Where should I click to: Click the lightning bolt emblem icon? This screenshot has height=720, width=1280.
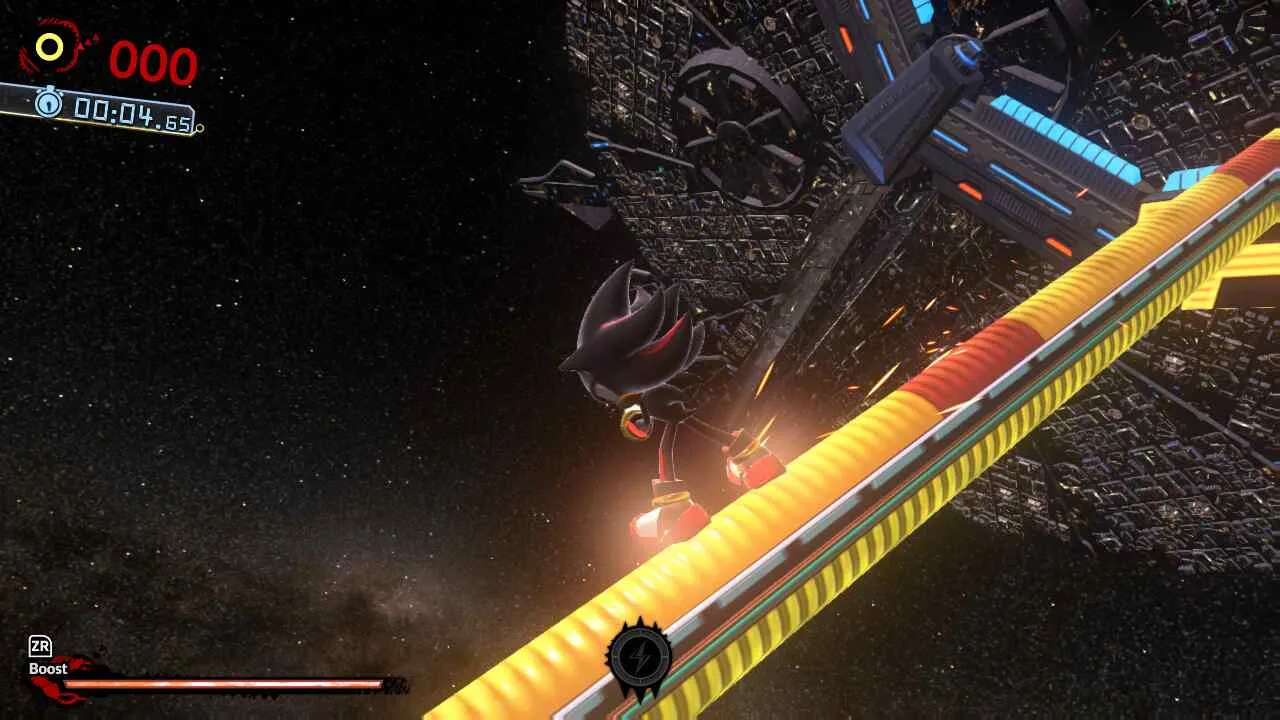(639, 658)
